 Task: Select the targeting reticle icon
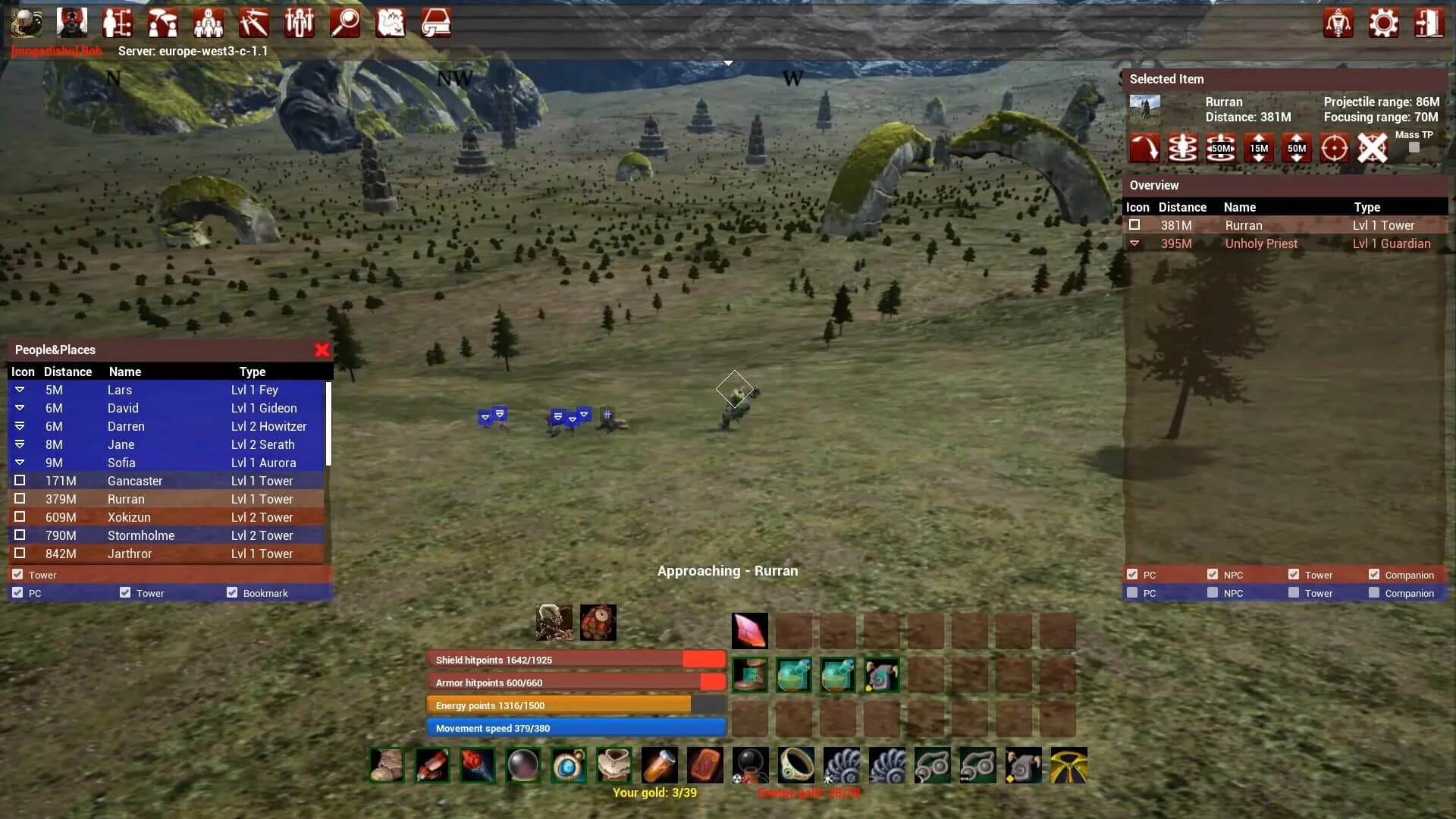pos(1334,148)
